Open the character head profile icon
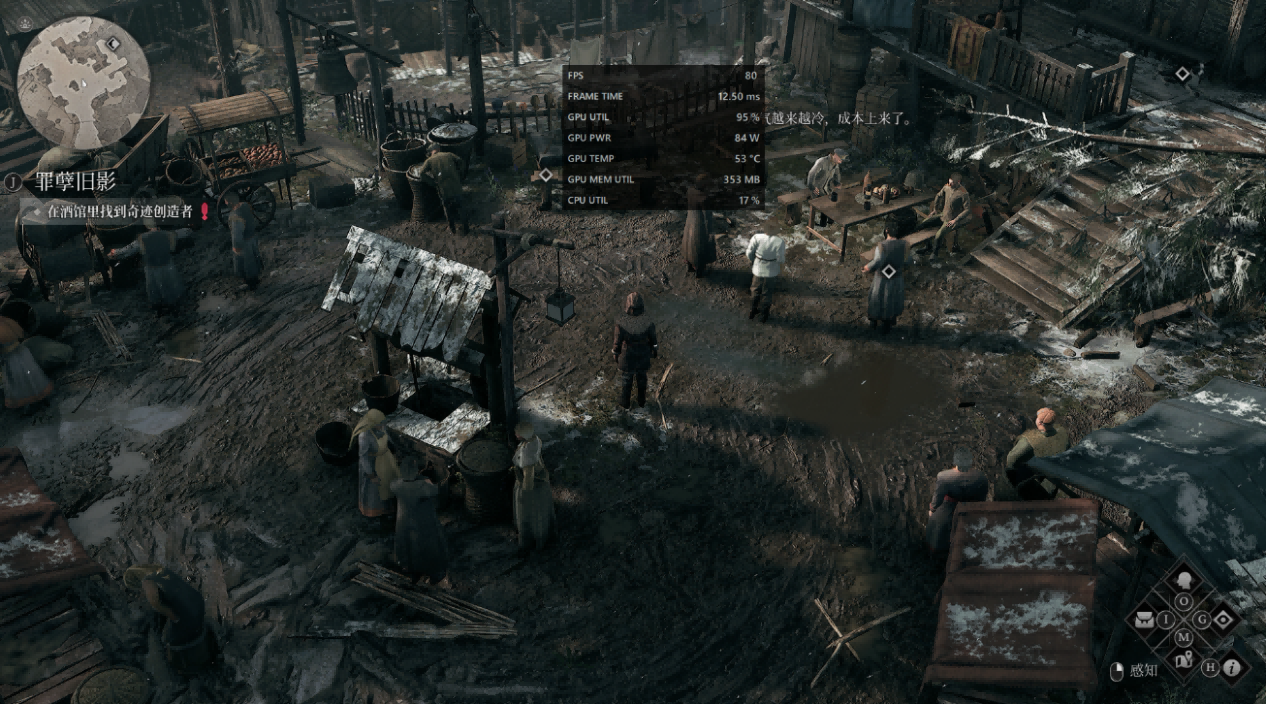 [x=1184, y=578]
